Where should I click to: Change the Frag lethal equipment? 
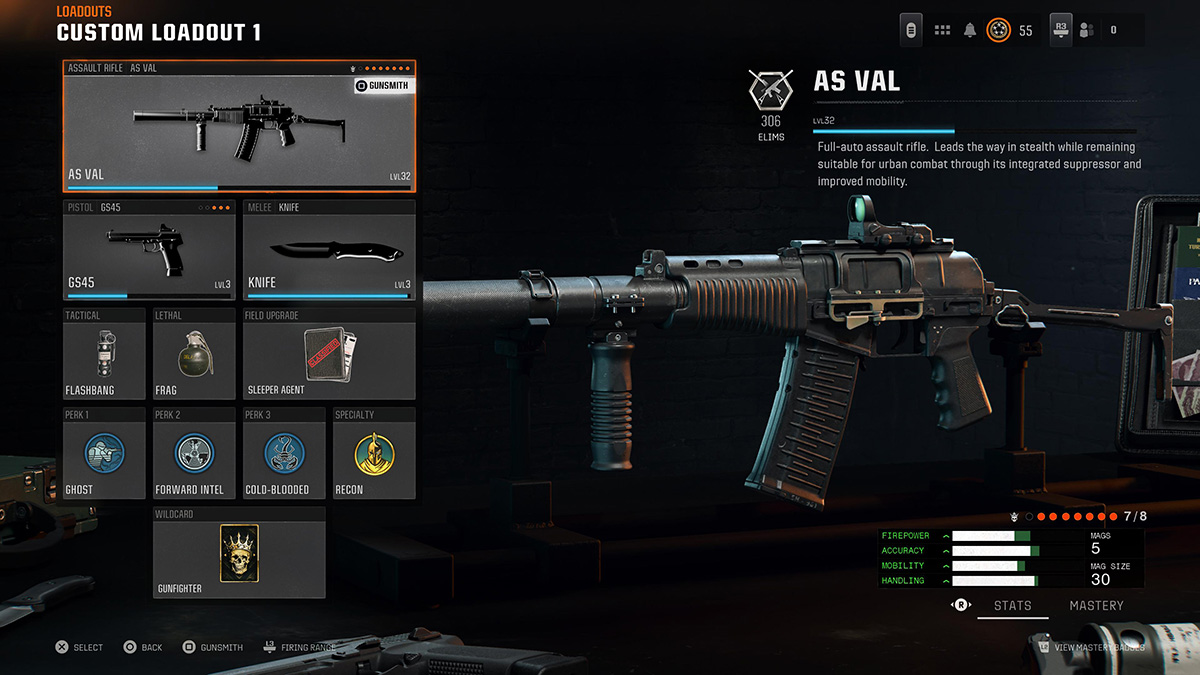(x=193, y=354)
